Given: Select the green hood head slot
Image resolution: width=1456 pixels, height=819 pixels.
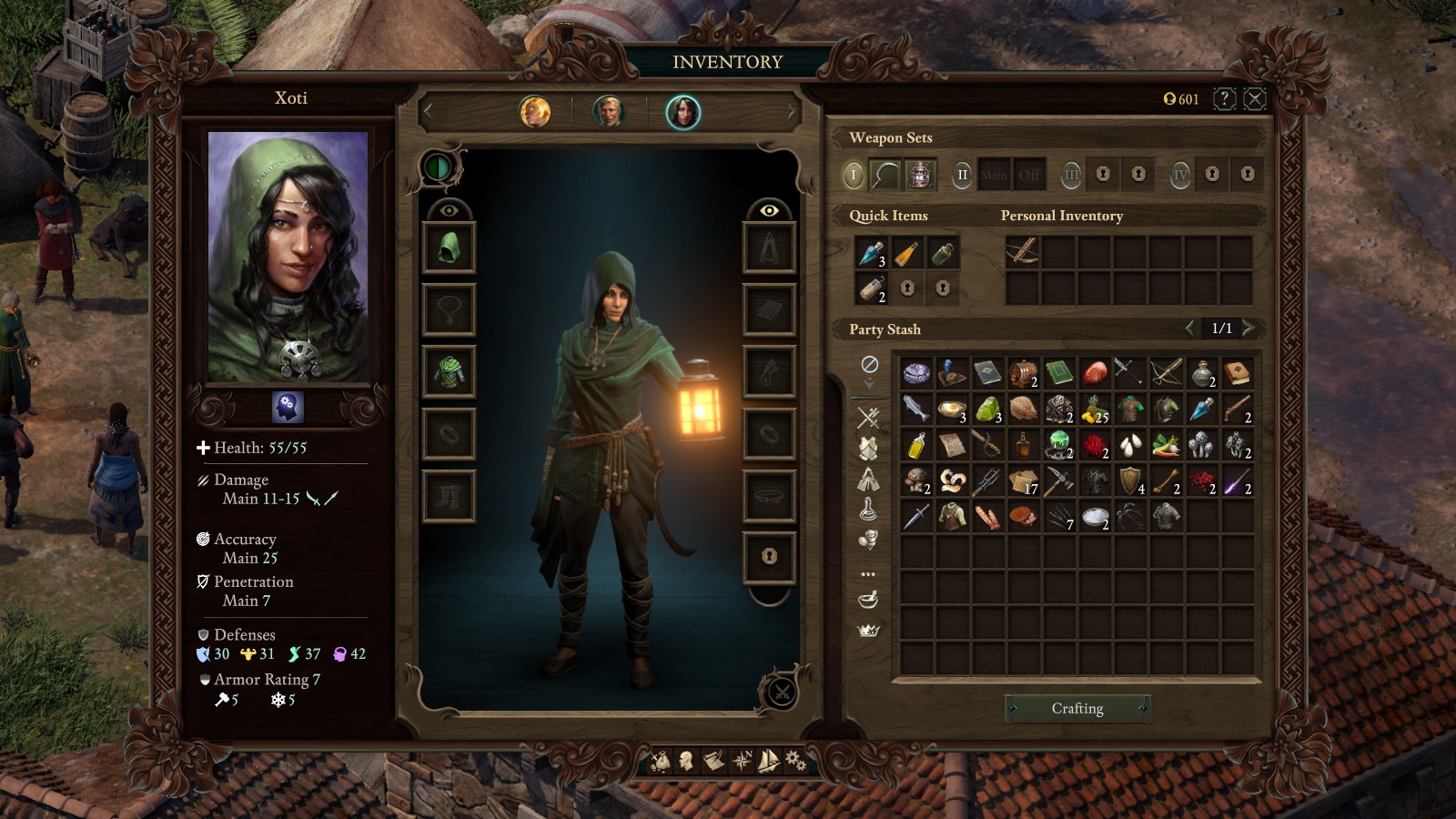Looking at the screenshot, I should coord(449,247).
